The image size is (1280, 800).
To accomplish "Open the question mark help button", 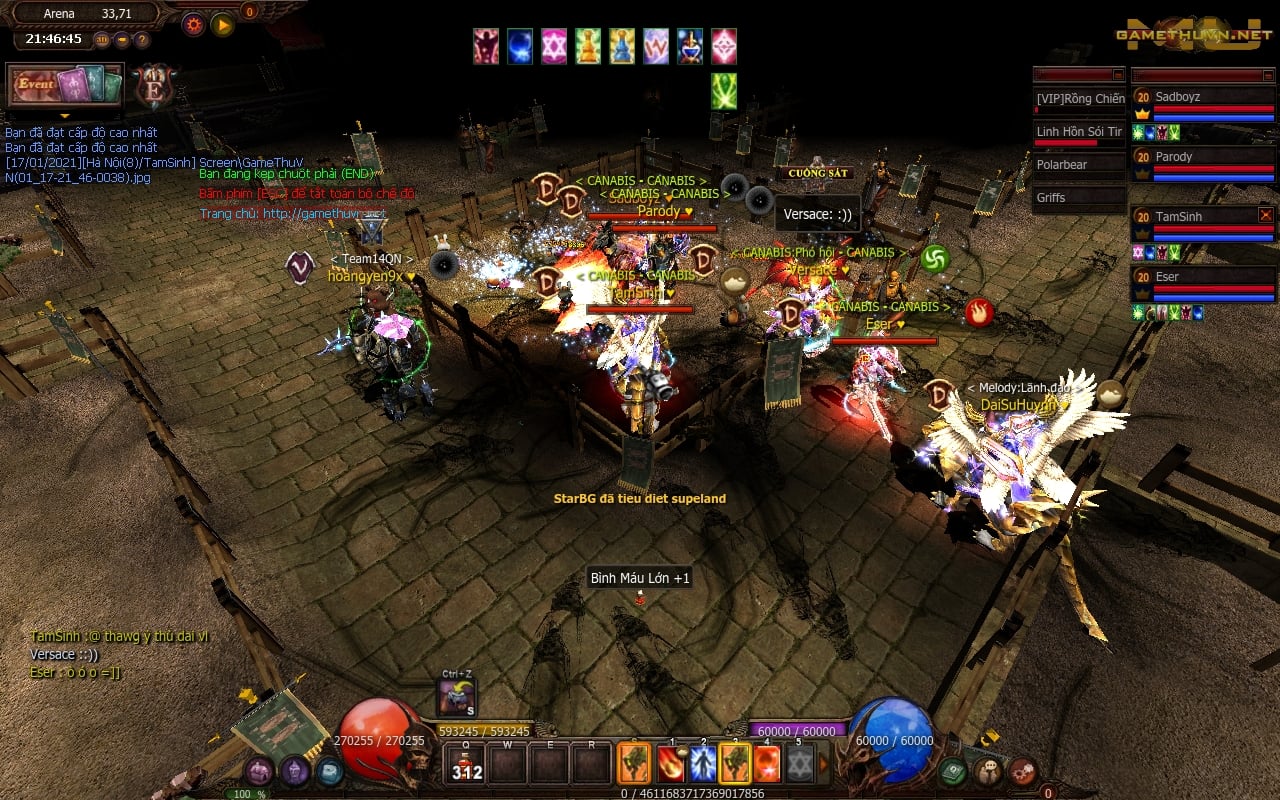I will point(142,40).
